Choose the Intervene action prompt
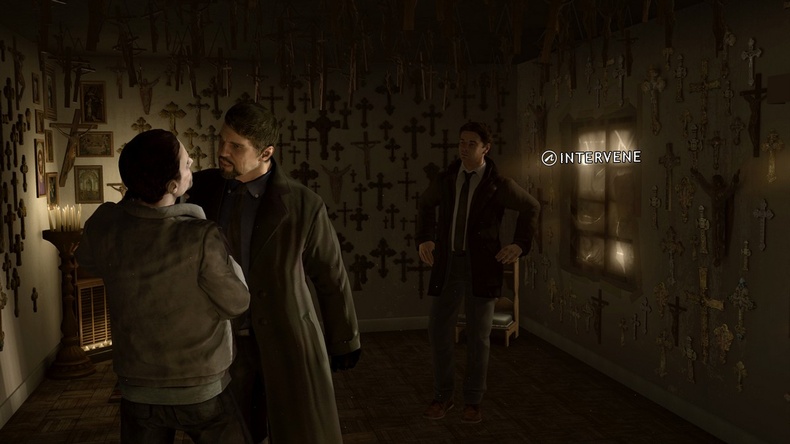The width and height of the screenshot is (790, 444). pos(591,158)
